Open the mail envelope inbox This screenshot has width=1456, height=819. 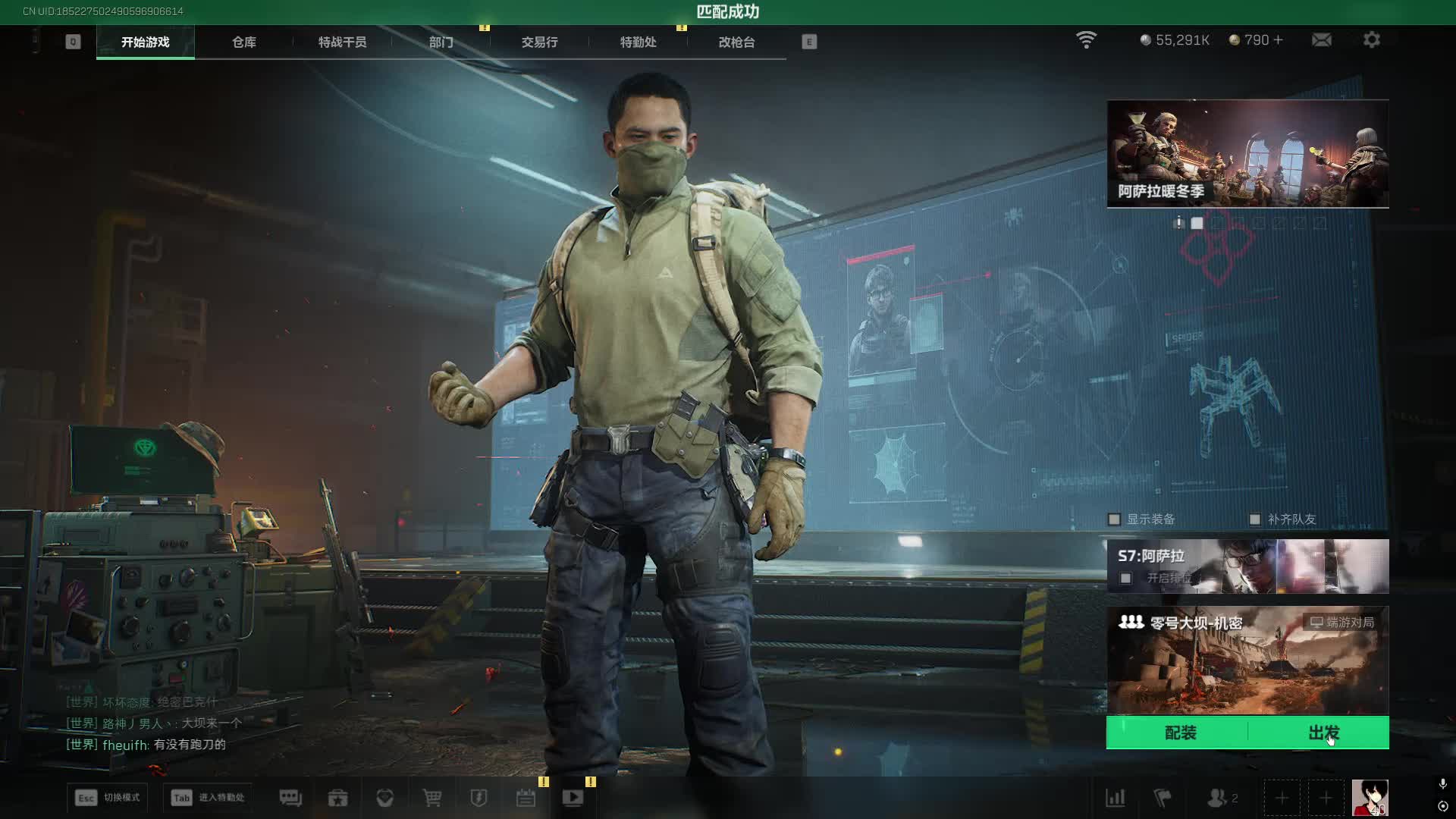coord(1321,40)
